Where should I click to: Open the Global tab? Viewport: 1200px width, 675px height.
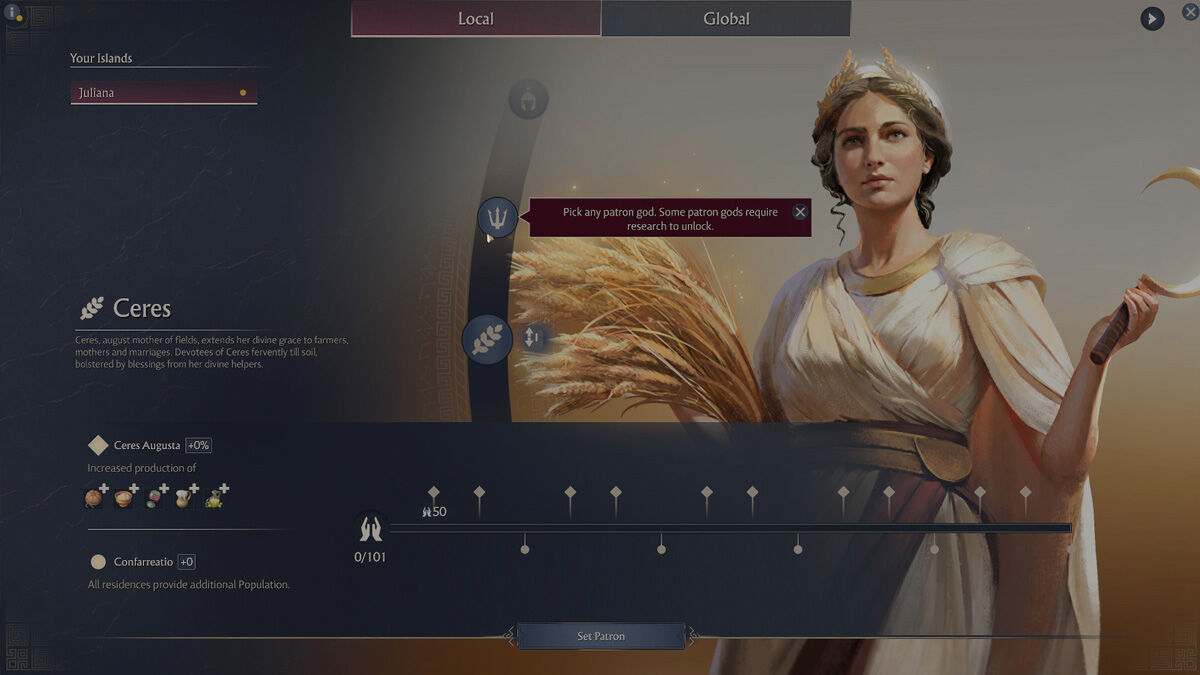(x=726, y=19)
